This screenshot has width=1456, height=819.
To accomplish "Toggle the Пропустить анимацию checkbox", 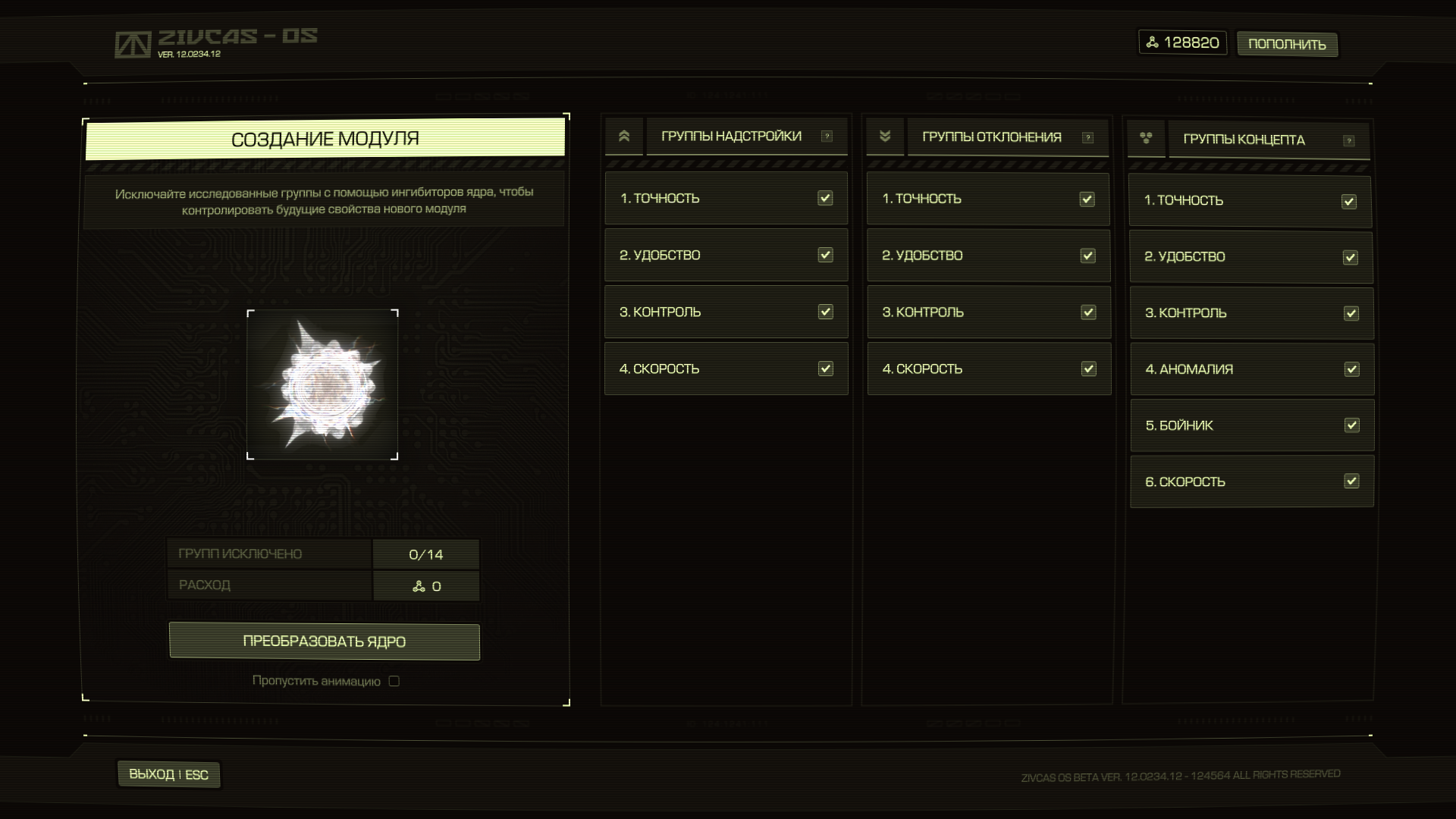I will (x=394, y=681).
